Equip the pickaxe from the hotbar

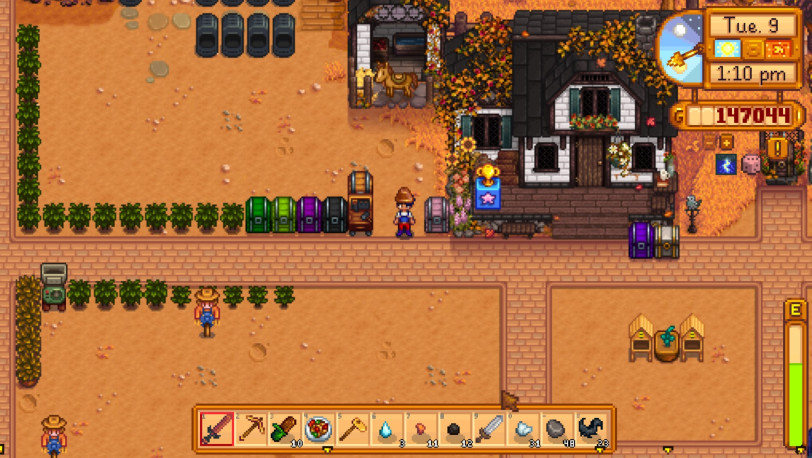(x=251, y=429)
